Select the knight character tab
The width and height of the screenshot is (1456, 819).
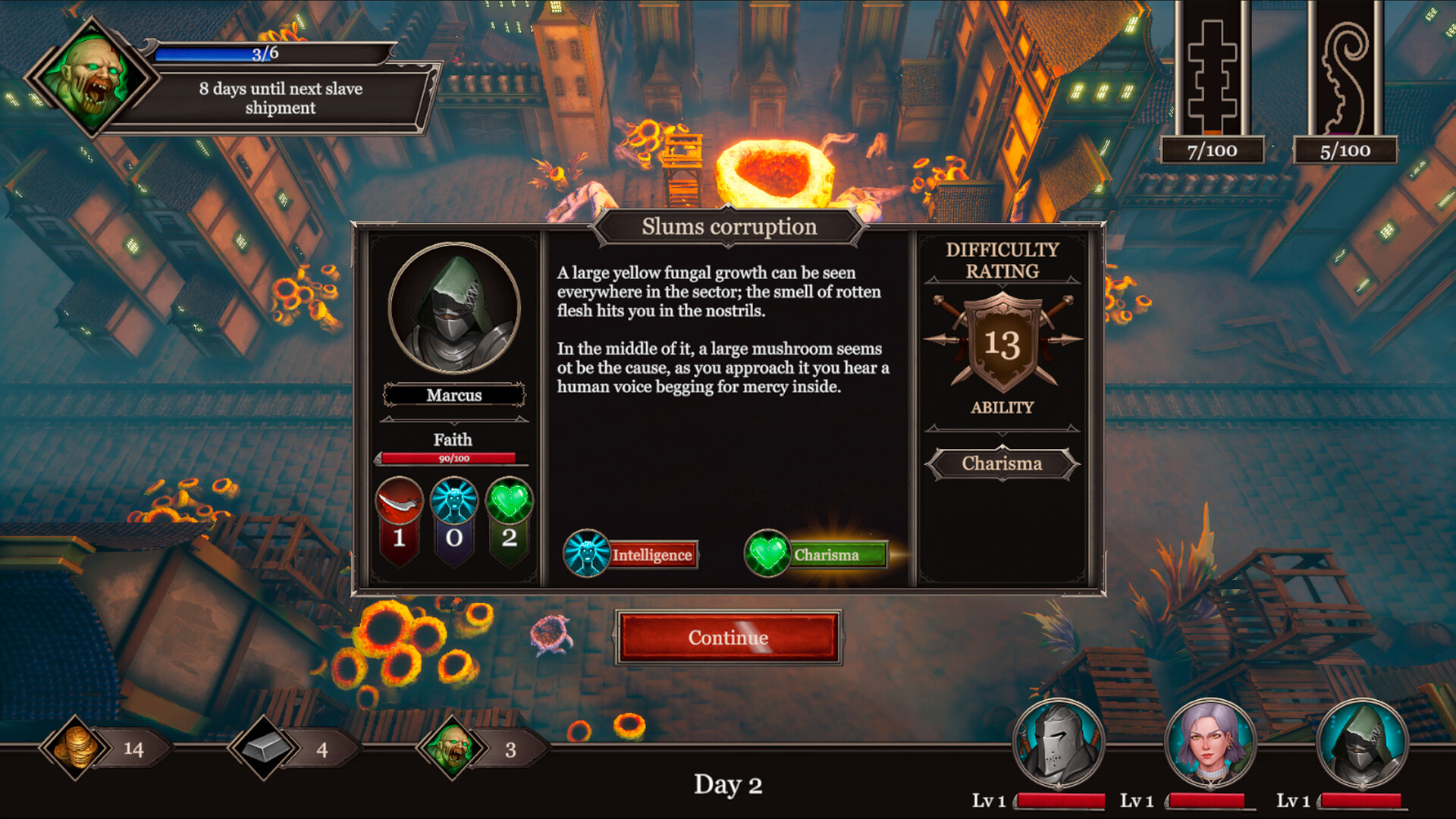1056,739
